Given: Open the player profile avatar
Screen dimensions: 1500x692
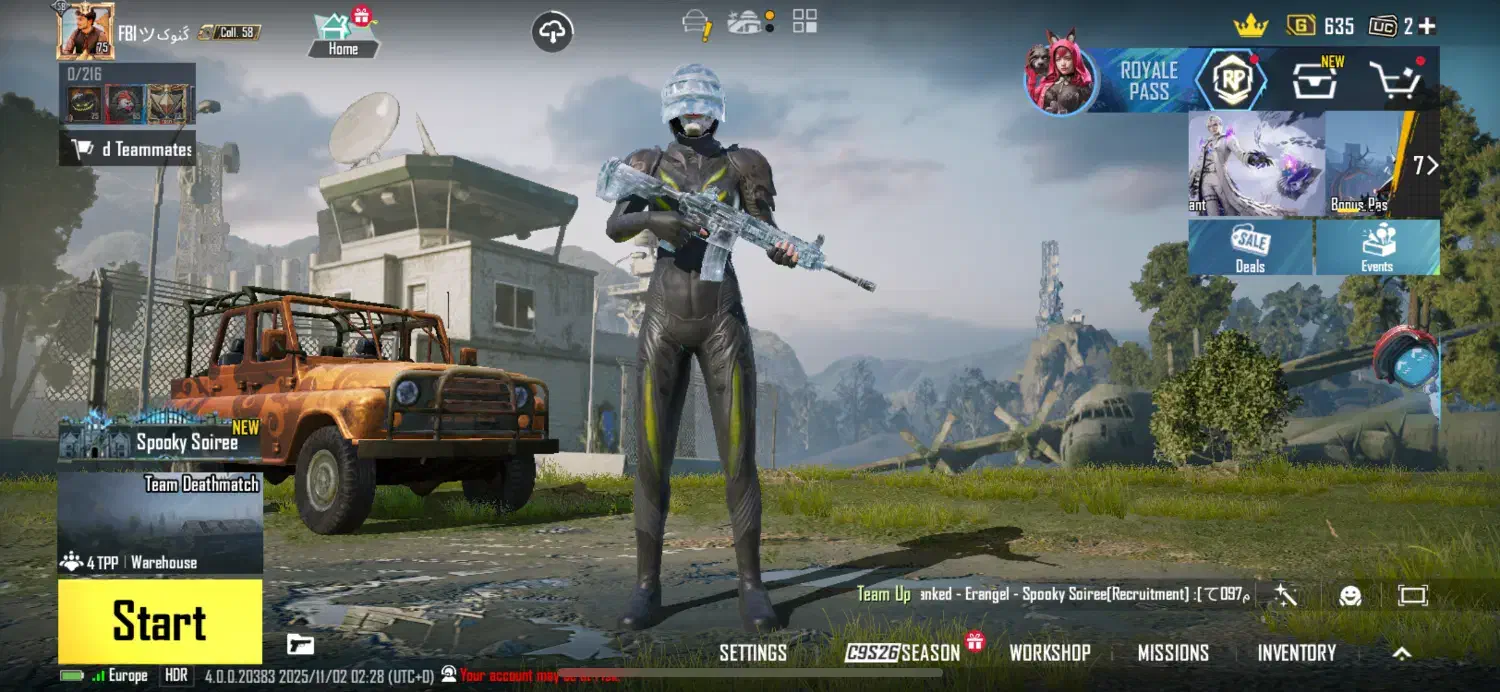Looking at the screenshot, I should [x=85, y=31].
